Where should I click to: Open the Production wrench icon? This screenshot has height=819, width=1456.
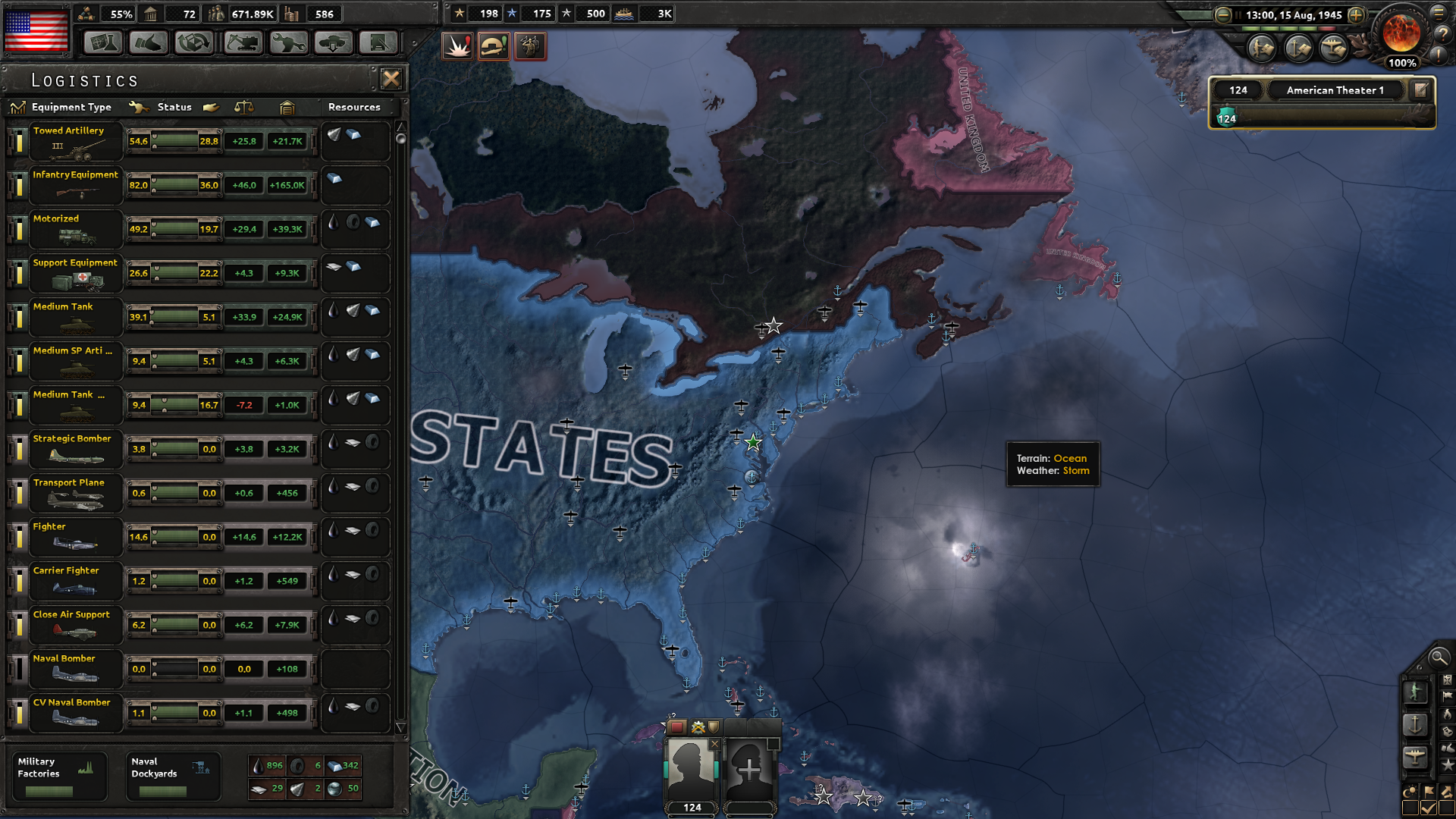[288, 43]
